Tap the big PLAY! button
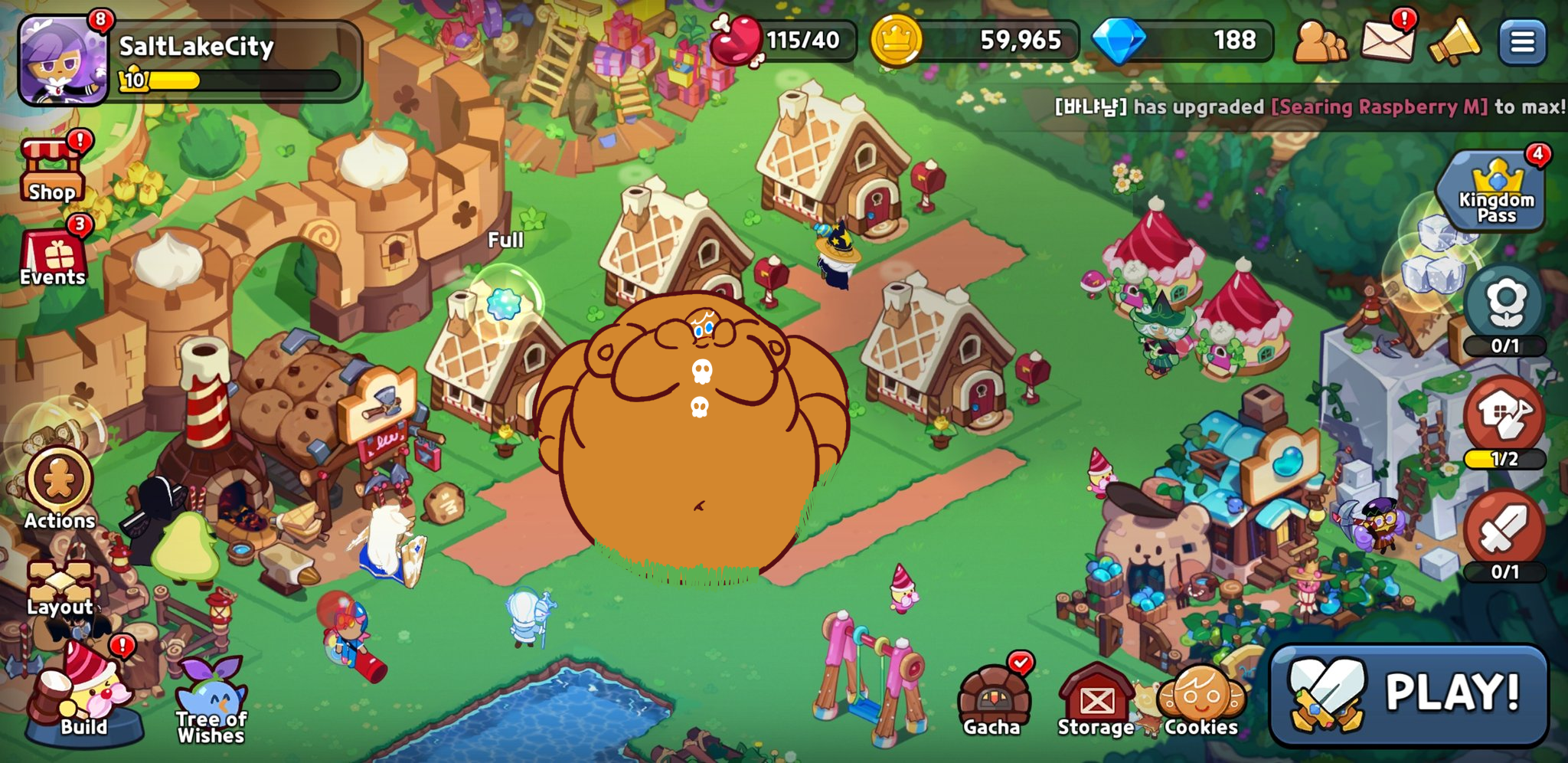The height and width of the screenshot is (763, 1568). click(x=1409, y=694)
